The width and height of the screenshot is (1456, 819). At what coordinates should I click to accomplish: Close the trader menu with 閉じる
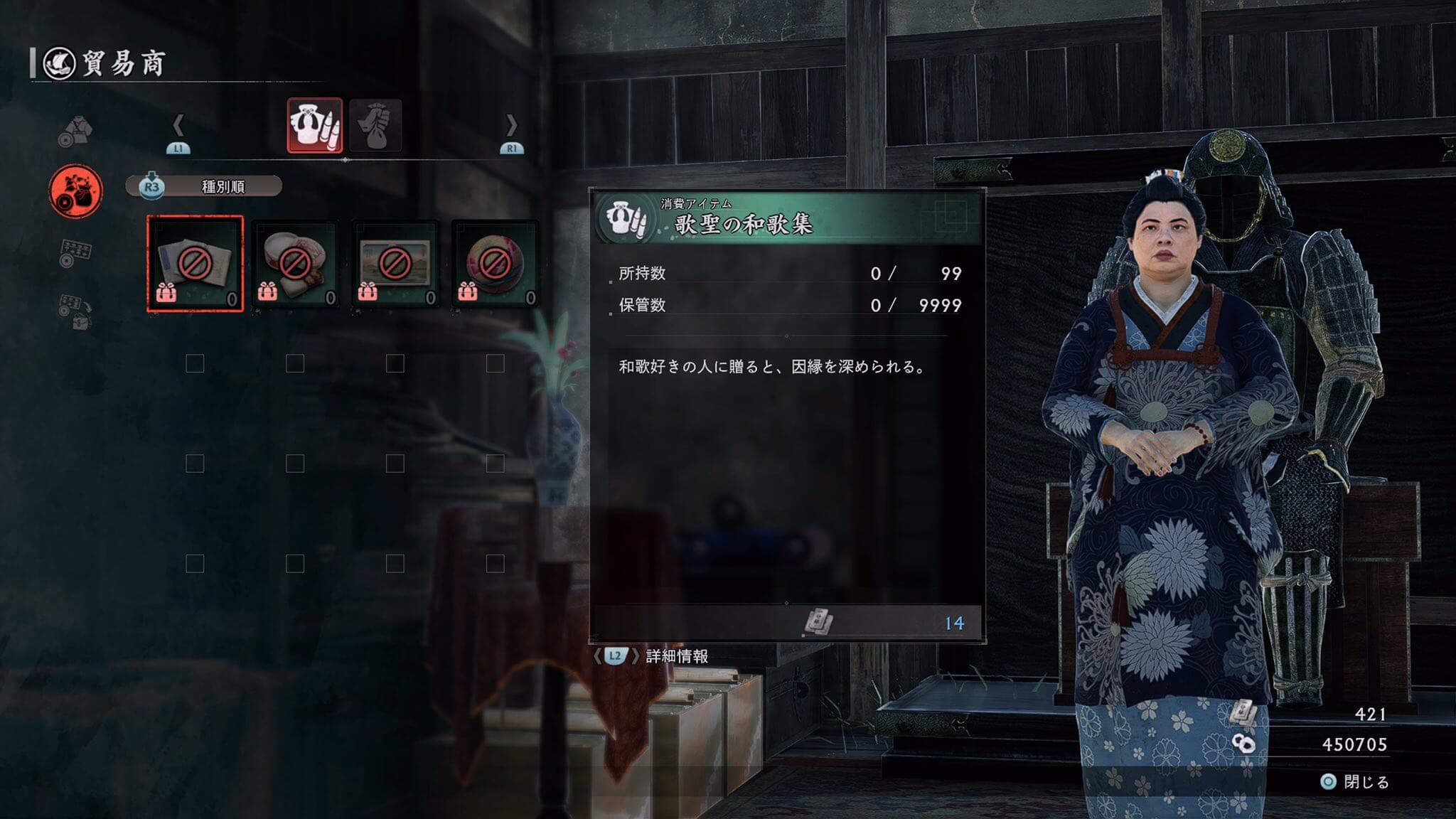click(1355, 782)
